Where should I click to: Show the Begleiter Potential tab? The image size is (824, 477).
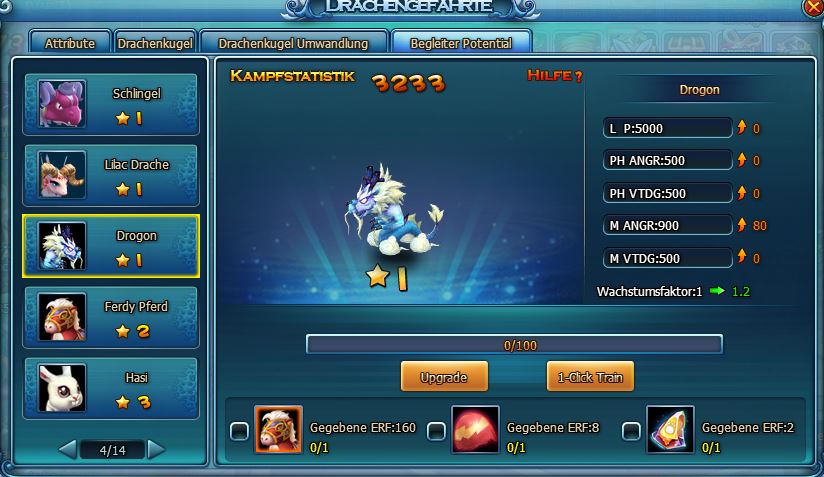pyautogui.click(x=461, y=43)
